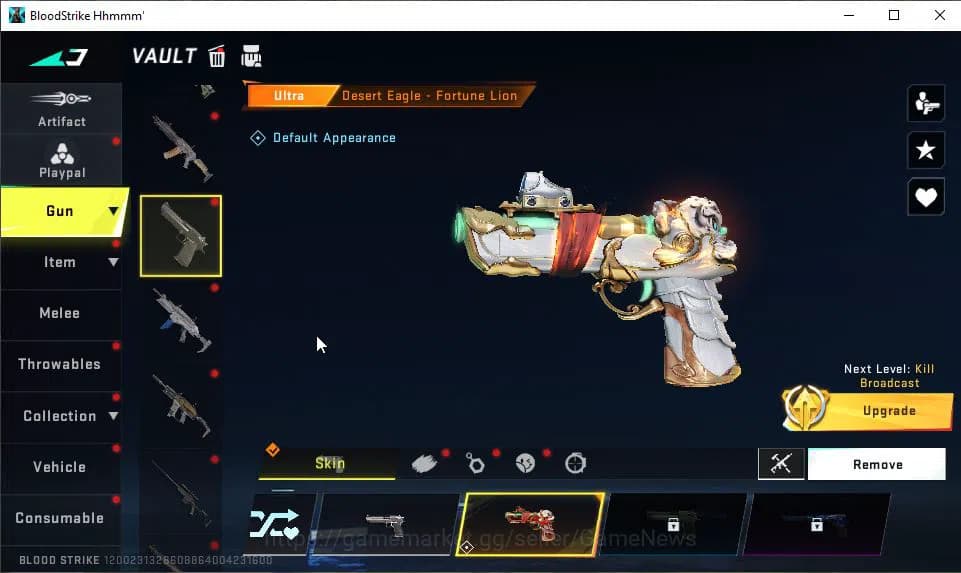The height and width of the screenshot is (573, 961).
Task: Choose the Fortune Lion skin thumbnail
Action: [x=531, y=524]
